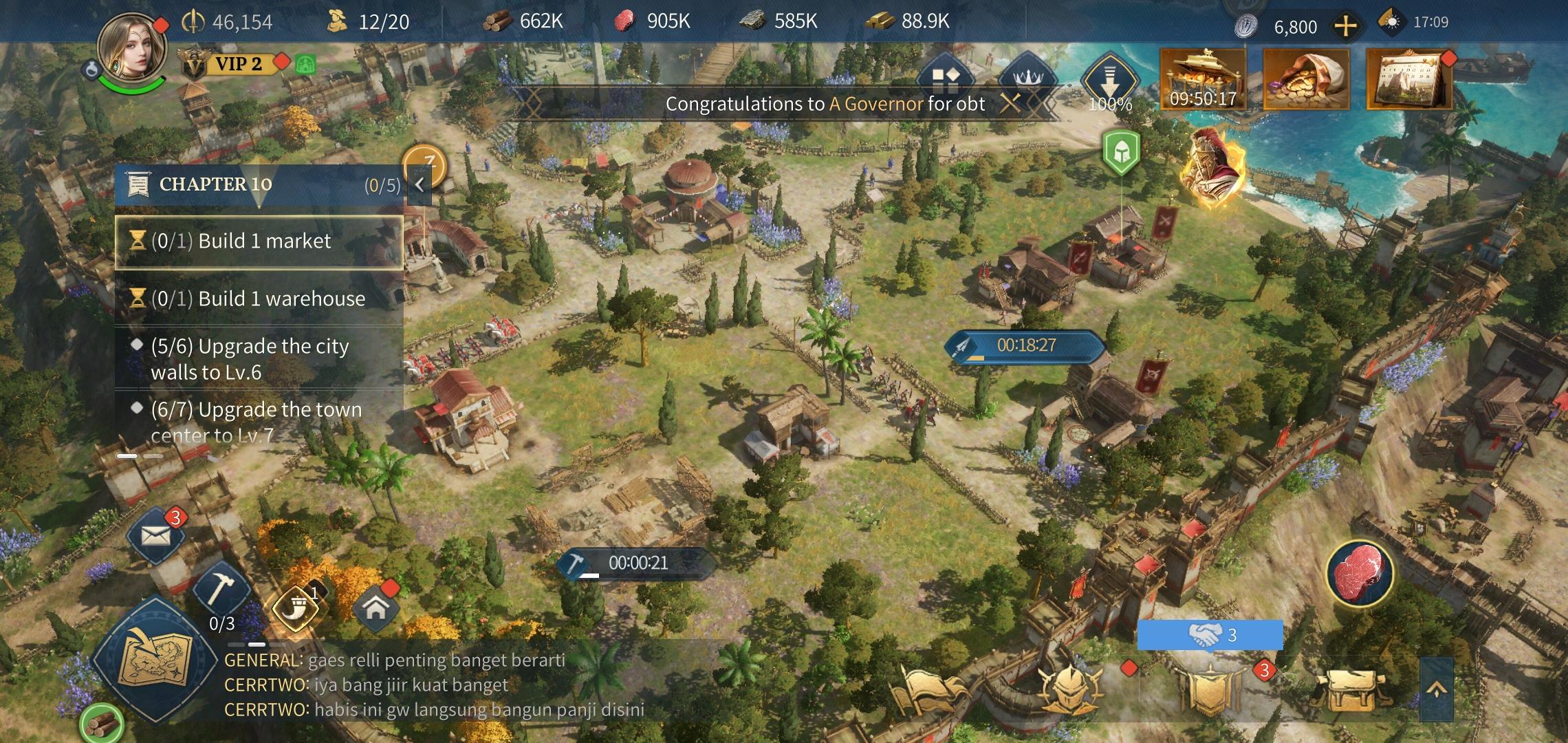The image size is (1568, 743).
Task: Open the treasure ship timed event
Action: pos(1203,79)
